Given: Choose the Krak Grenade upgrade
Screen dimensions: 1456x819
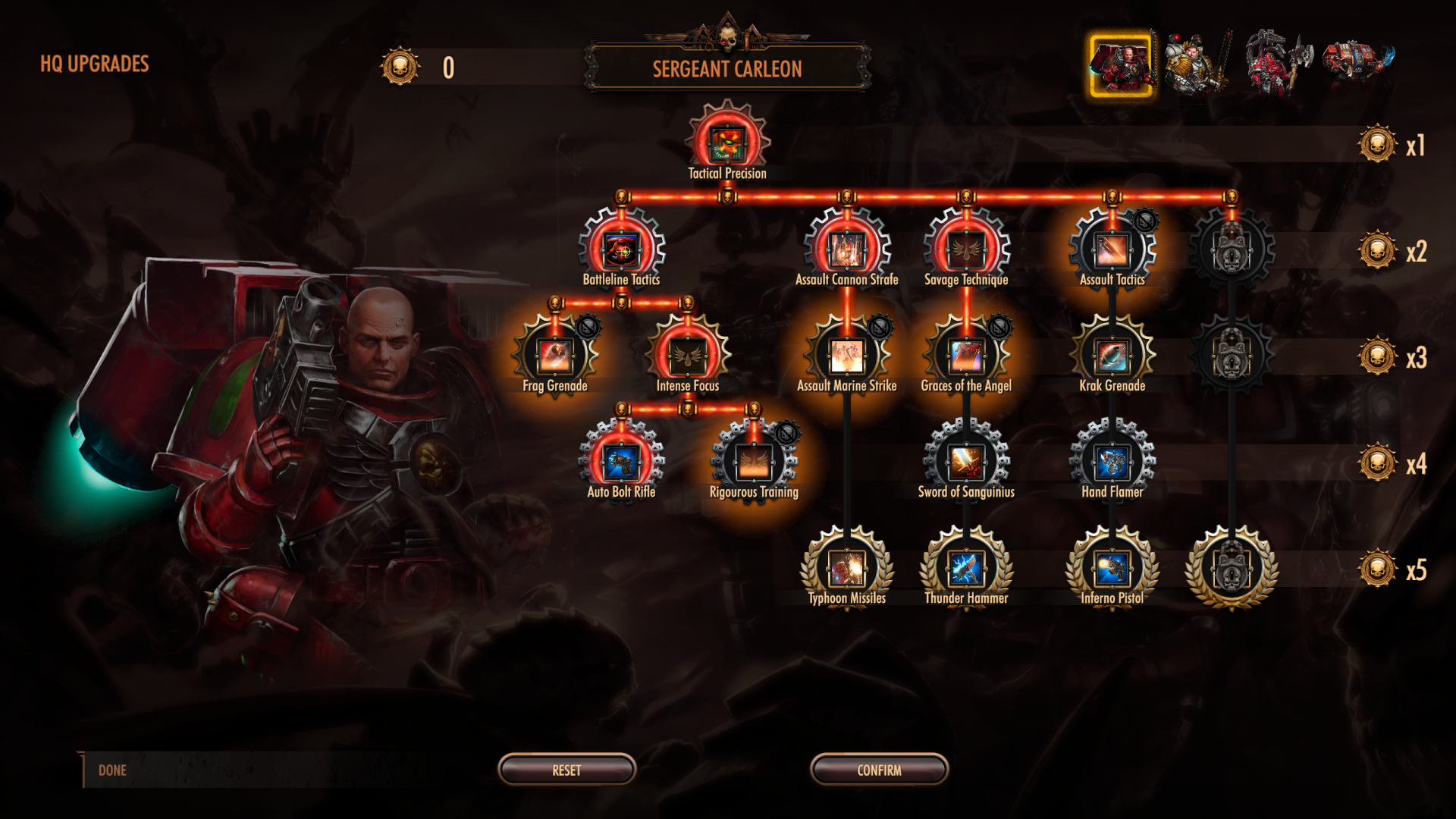Looking at the screenshot, I should pos(1112,355).
